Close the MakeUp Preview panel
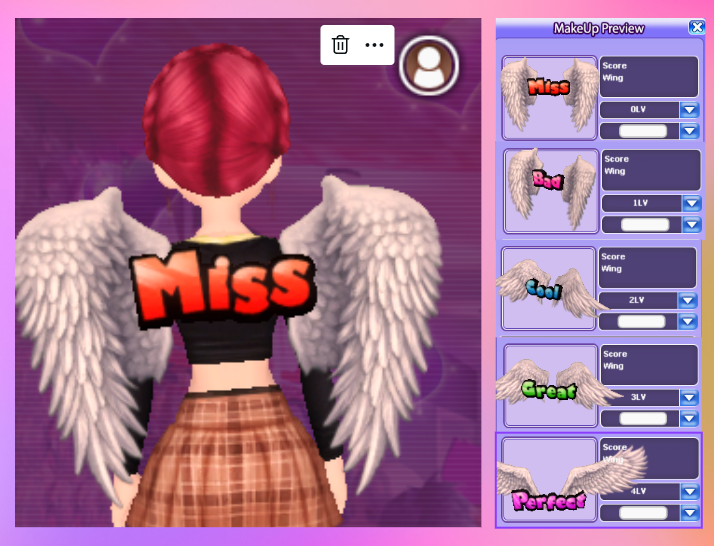Image resolution: width=714 pixels, height=546 pixels. (x=696, y=28)
